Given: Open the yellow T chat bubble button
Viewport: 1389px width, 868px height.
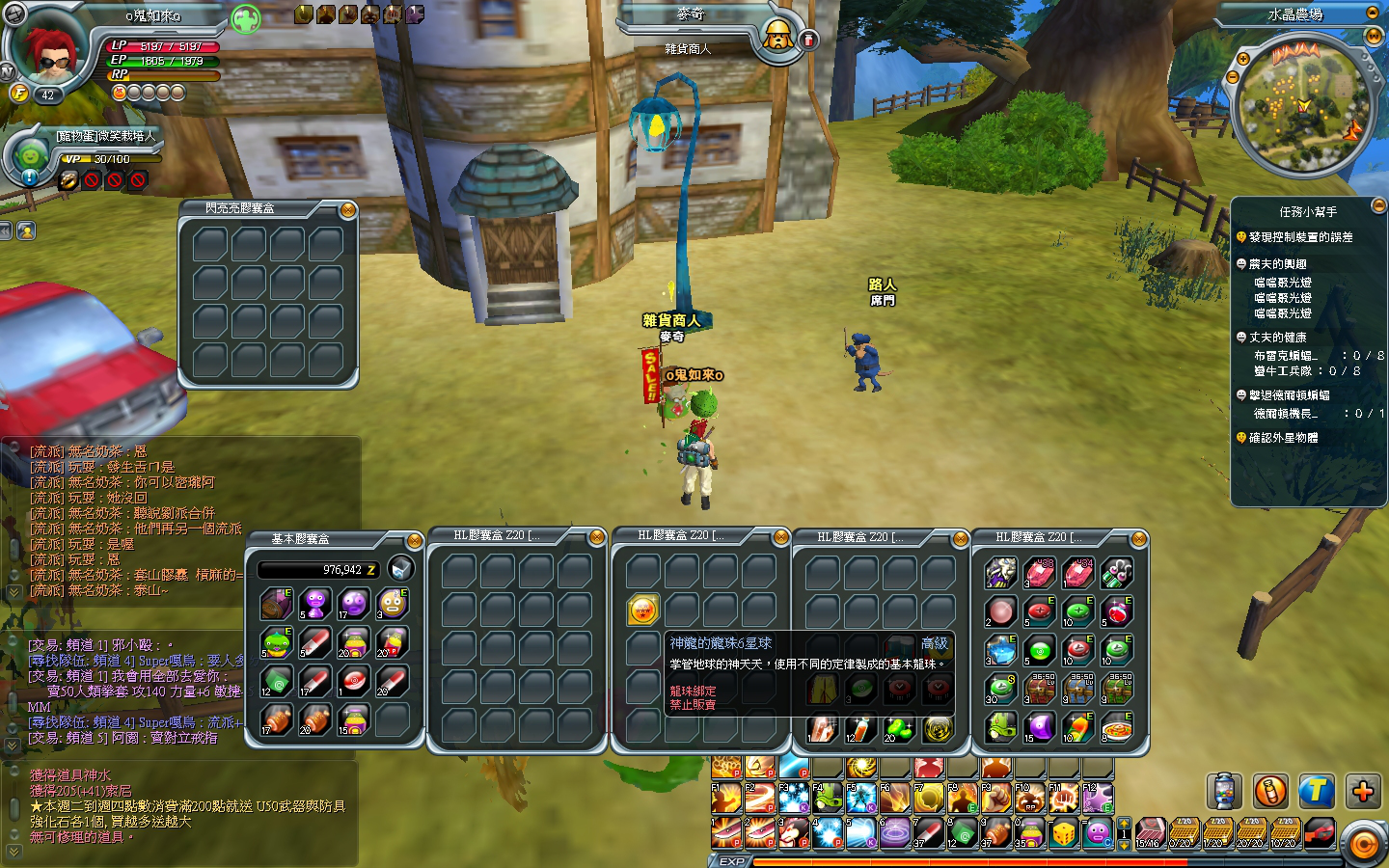Looking at the screenshot, I should pos(1316,792).
